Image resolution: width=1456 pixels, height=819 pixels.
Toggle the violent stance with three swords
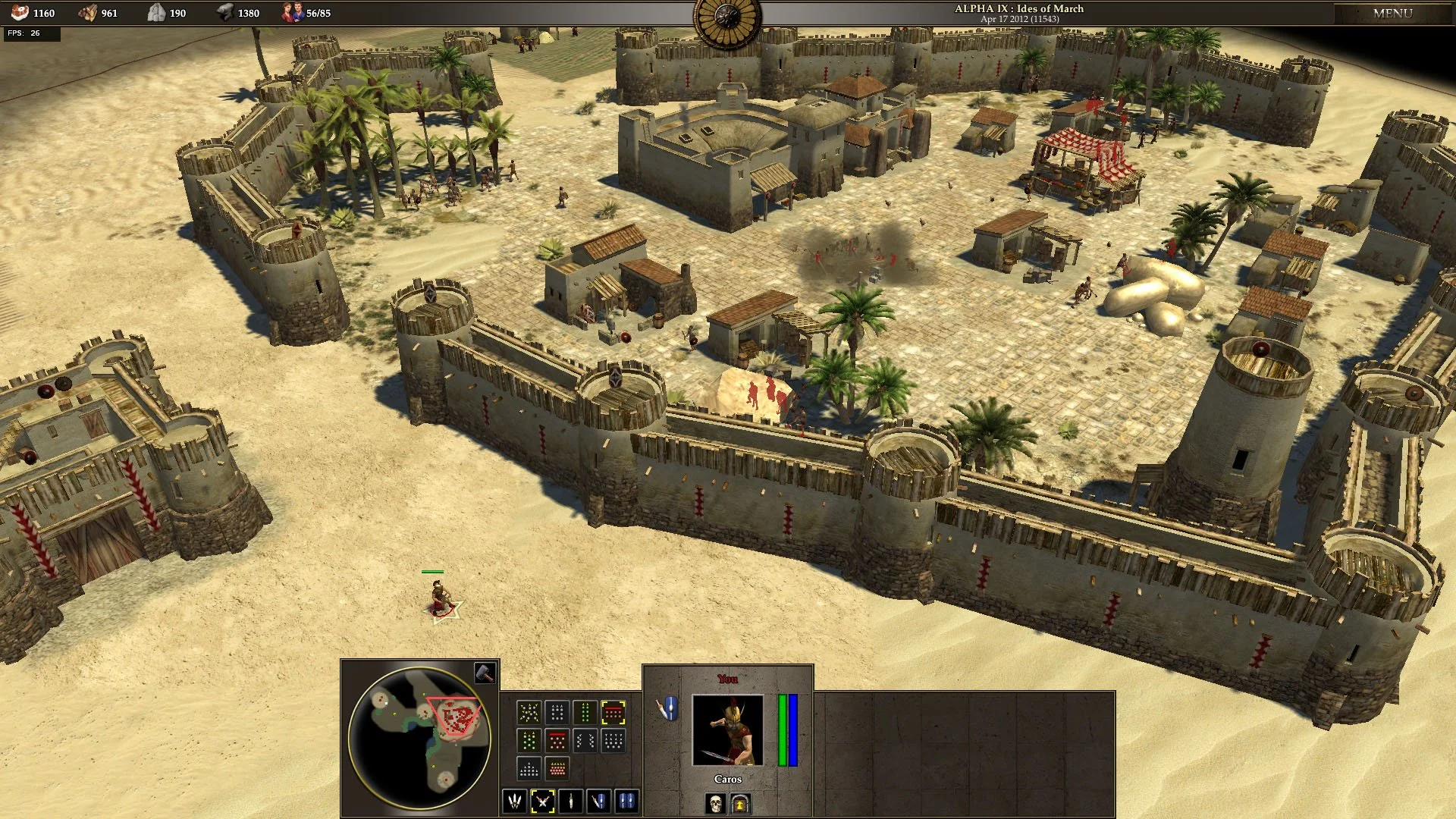514,800
